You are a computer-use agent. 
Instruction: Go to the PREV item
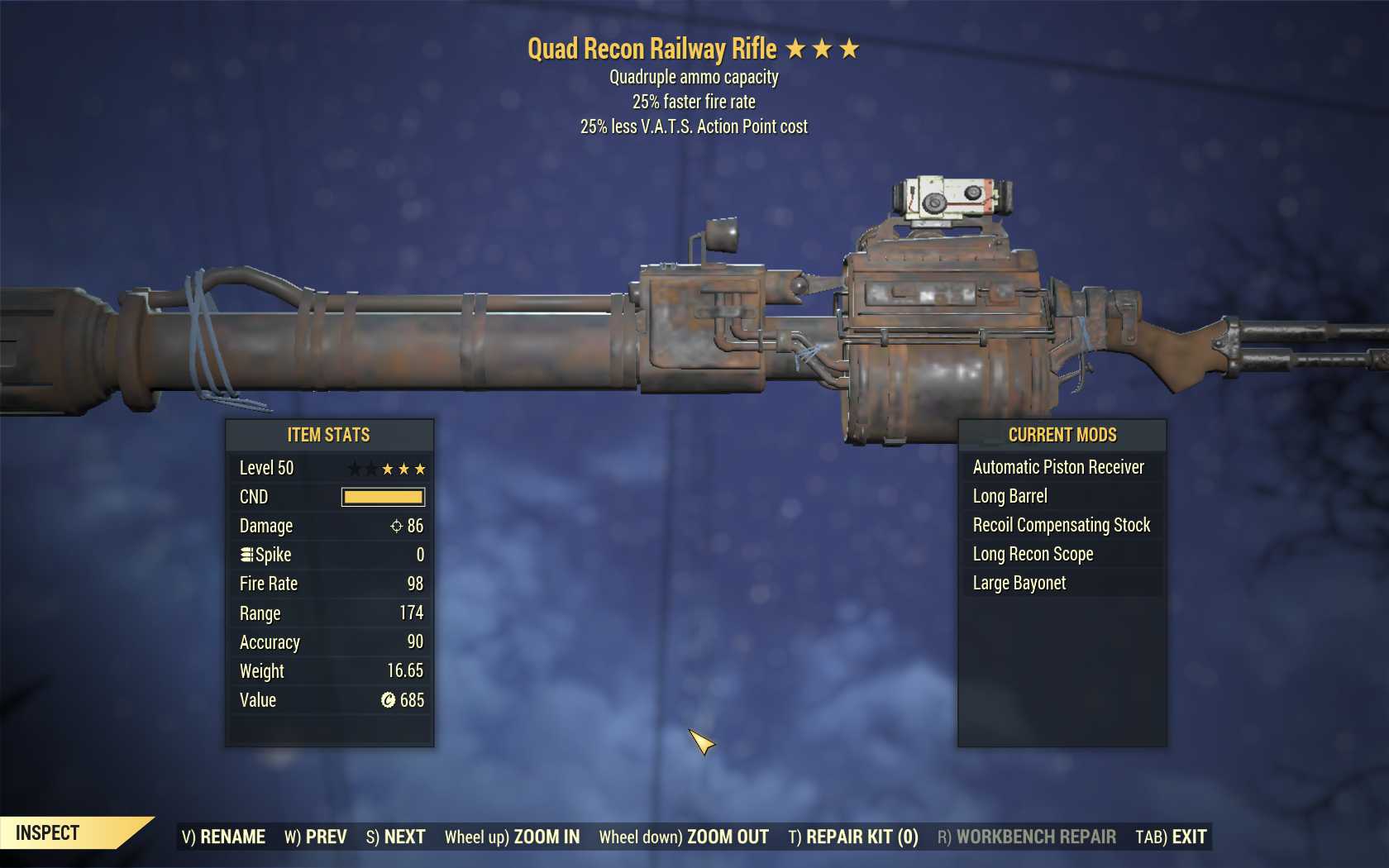(316, 837)
